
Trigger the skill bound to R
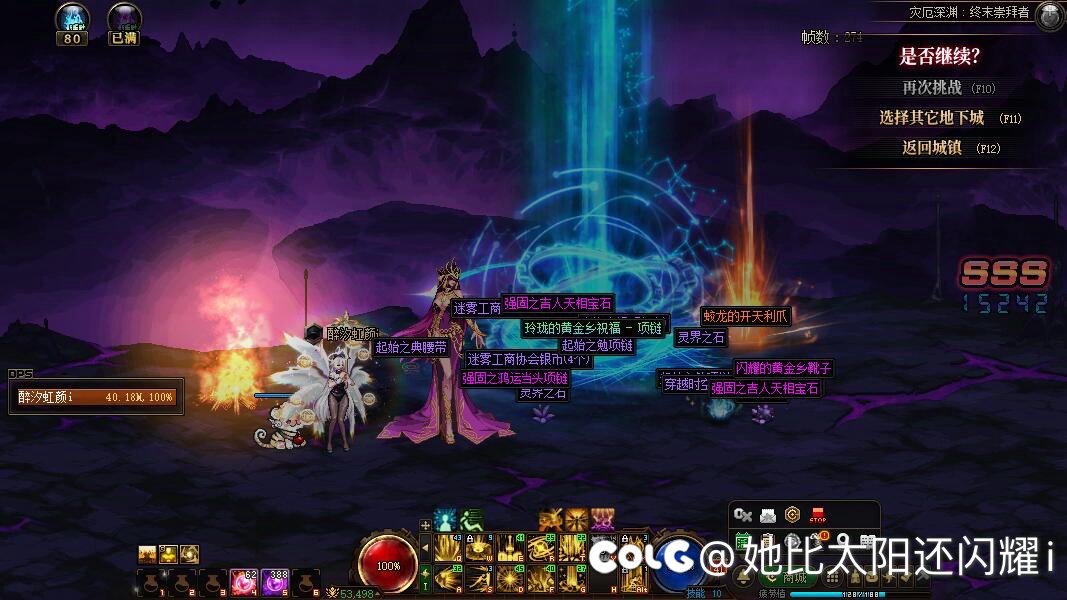(x=541, y=548)
